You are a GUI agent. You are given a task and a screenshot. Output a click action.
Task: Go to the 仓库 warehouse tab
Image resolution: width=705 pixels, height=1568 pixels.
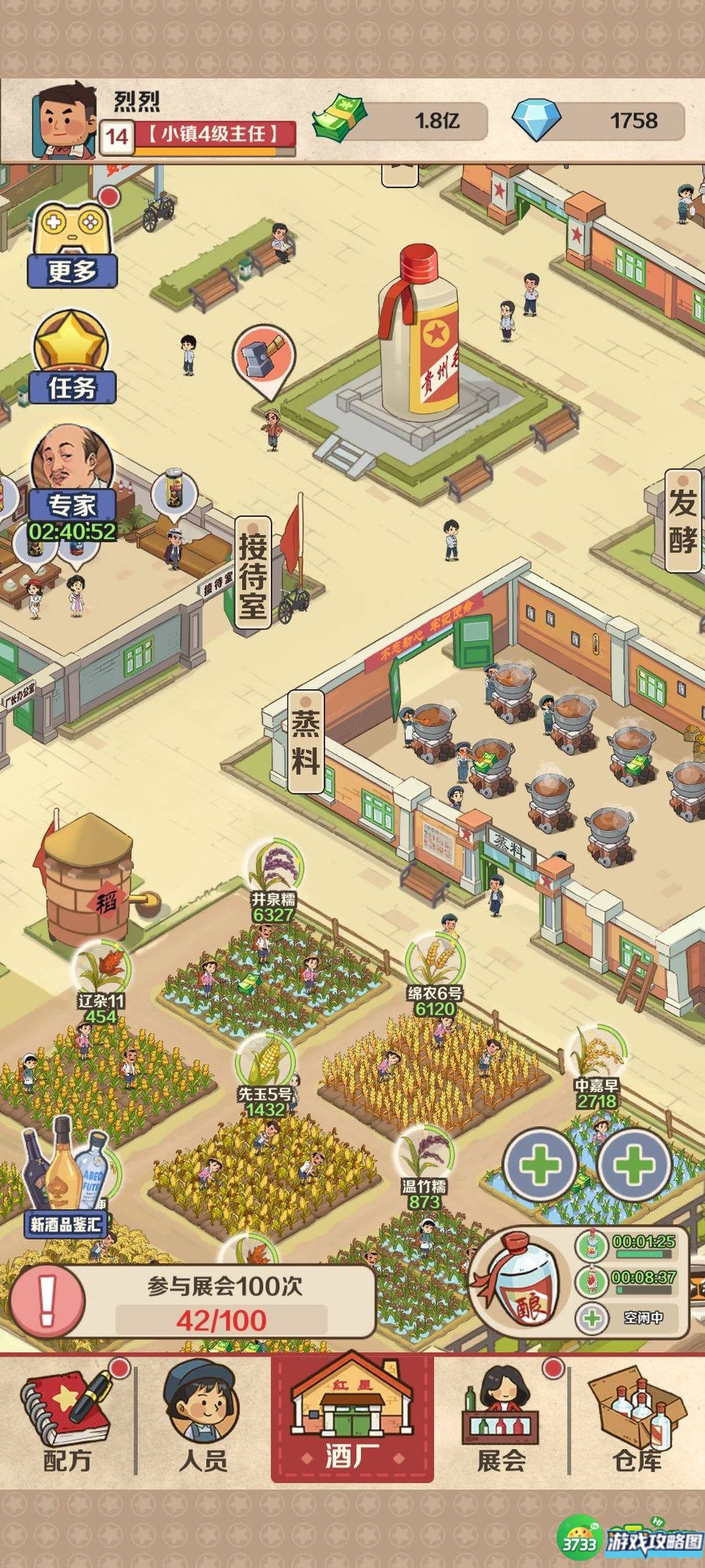tap(636, 1417)
